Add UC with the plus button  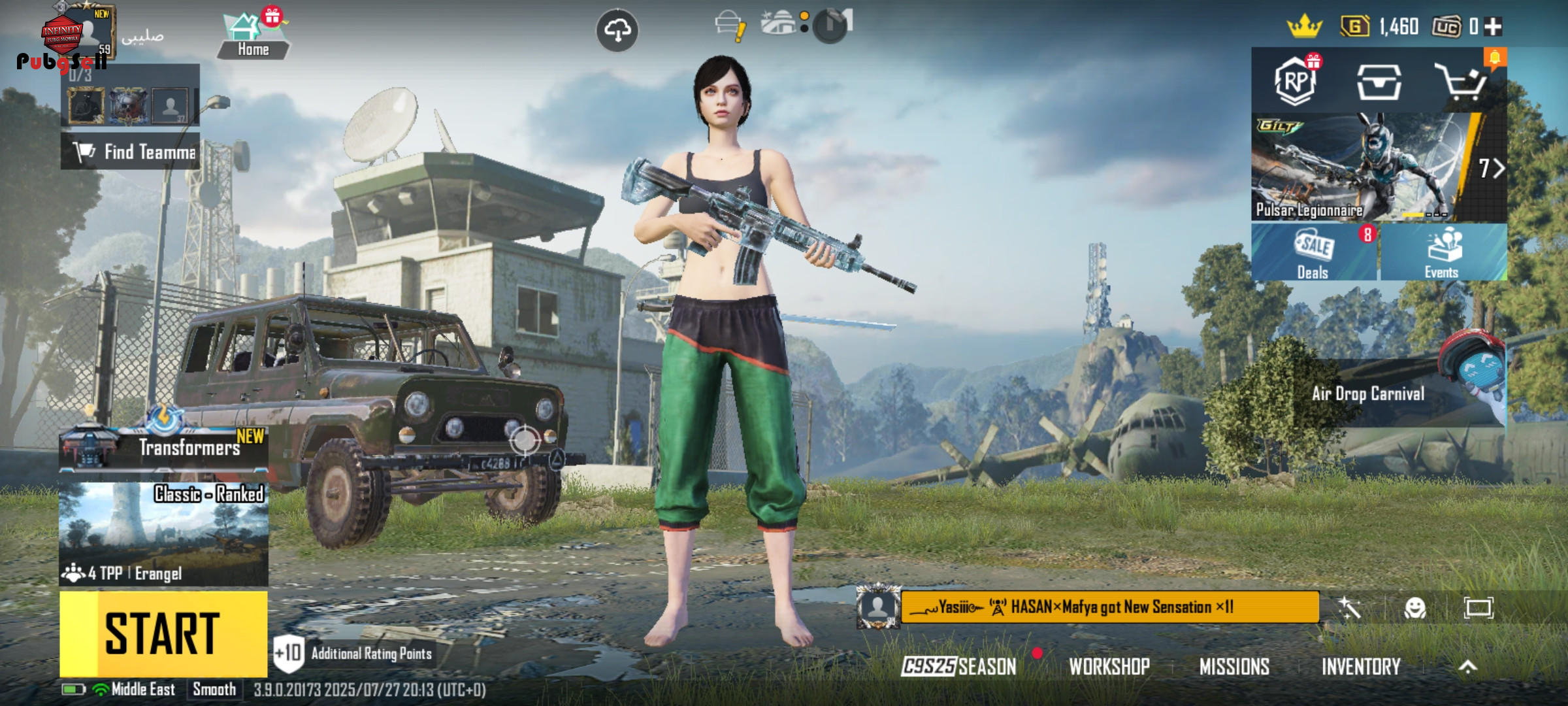tap(1493, 27)
